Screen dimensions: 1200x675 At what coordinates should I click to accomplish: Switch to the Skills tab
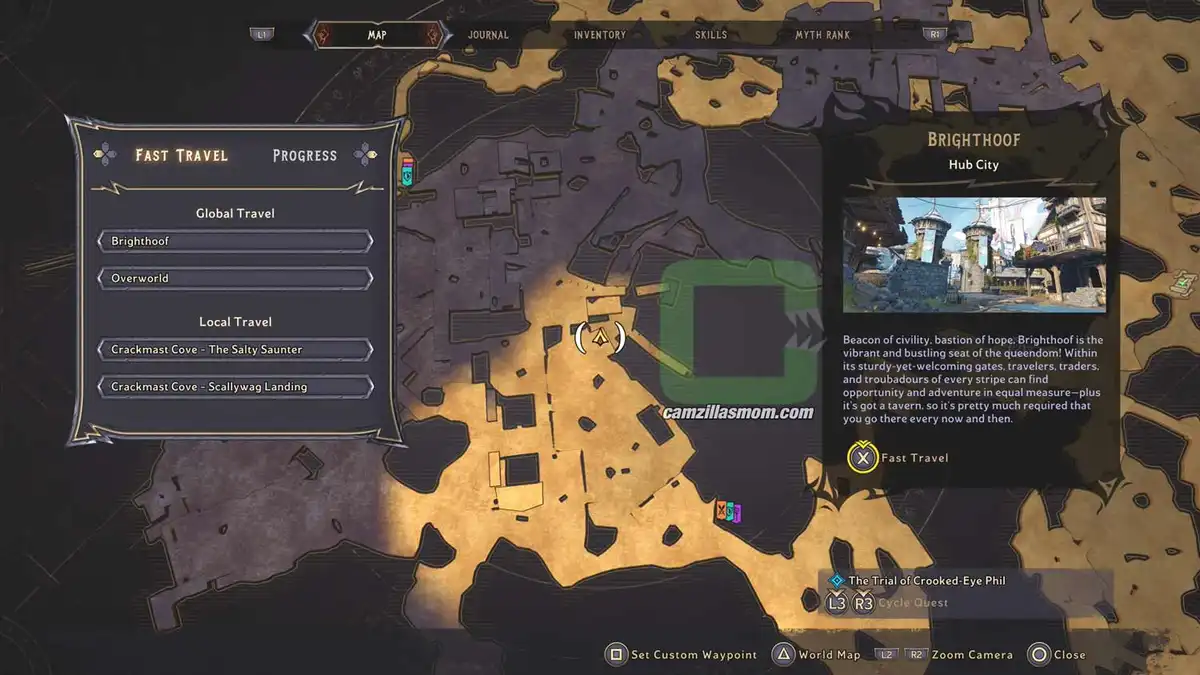(711, 35)
